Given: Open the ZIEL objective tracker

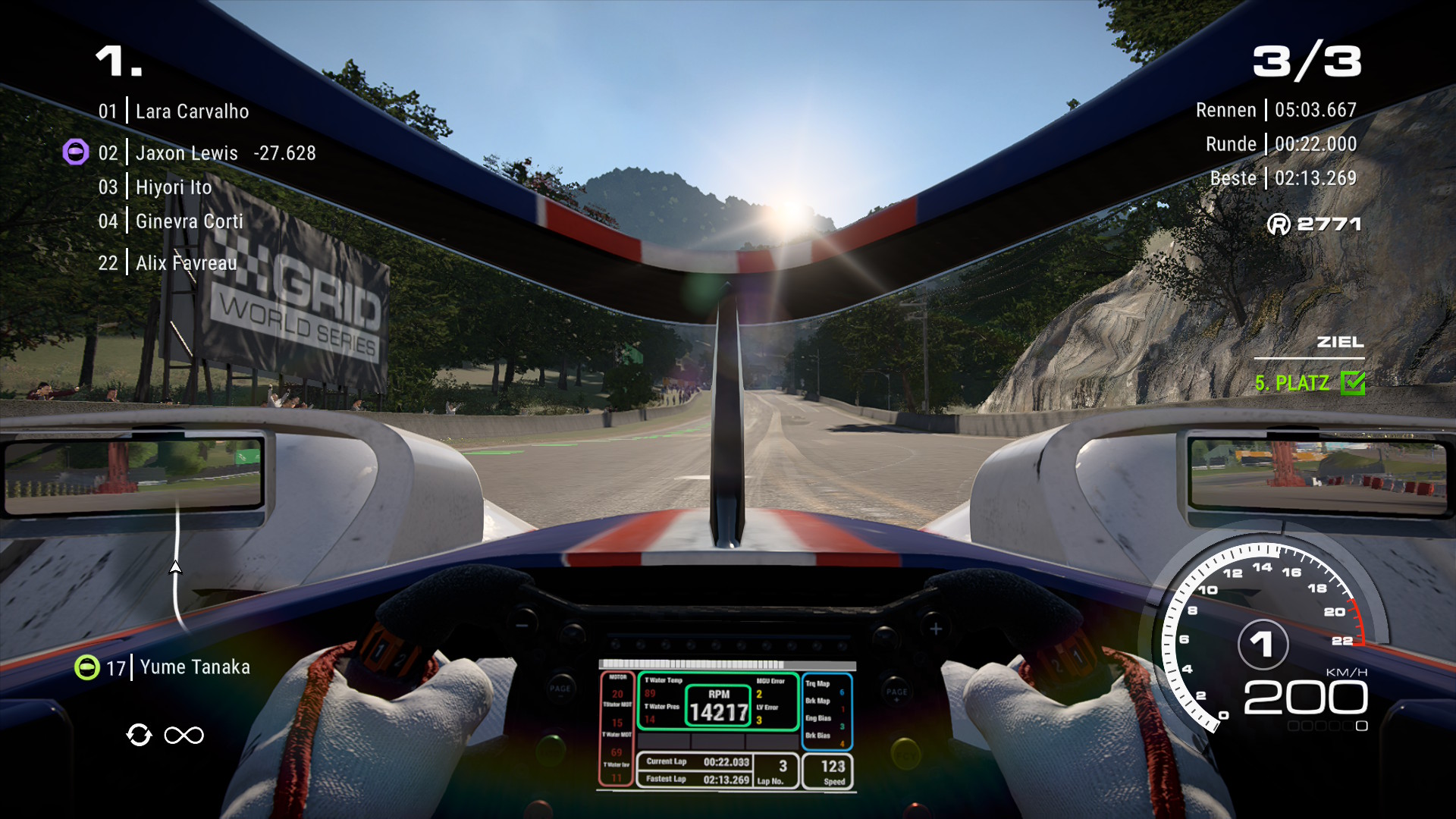Looking at the screenshot, I should 1339,342.
